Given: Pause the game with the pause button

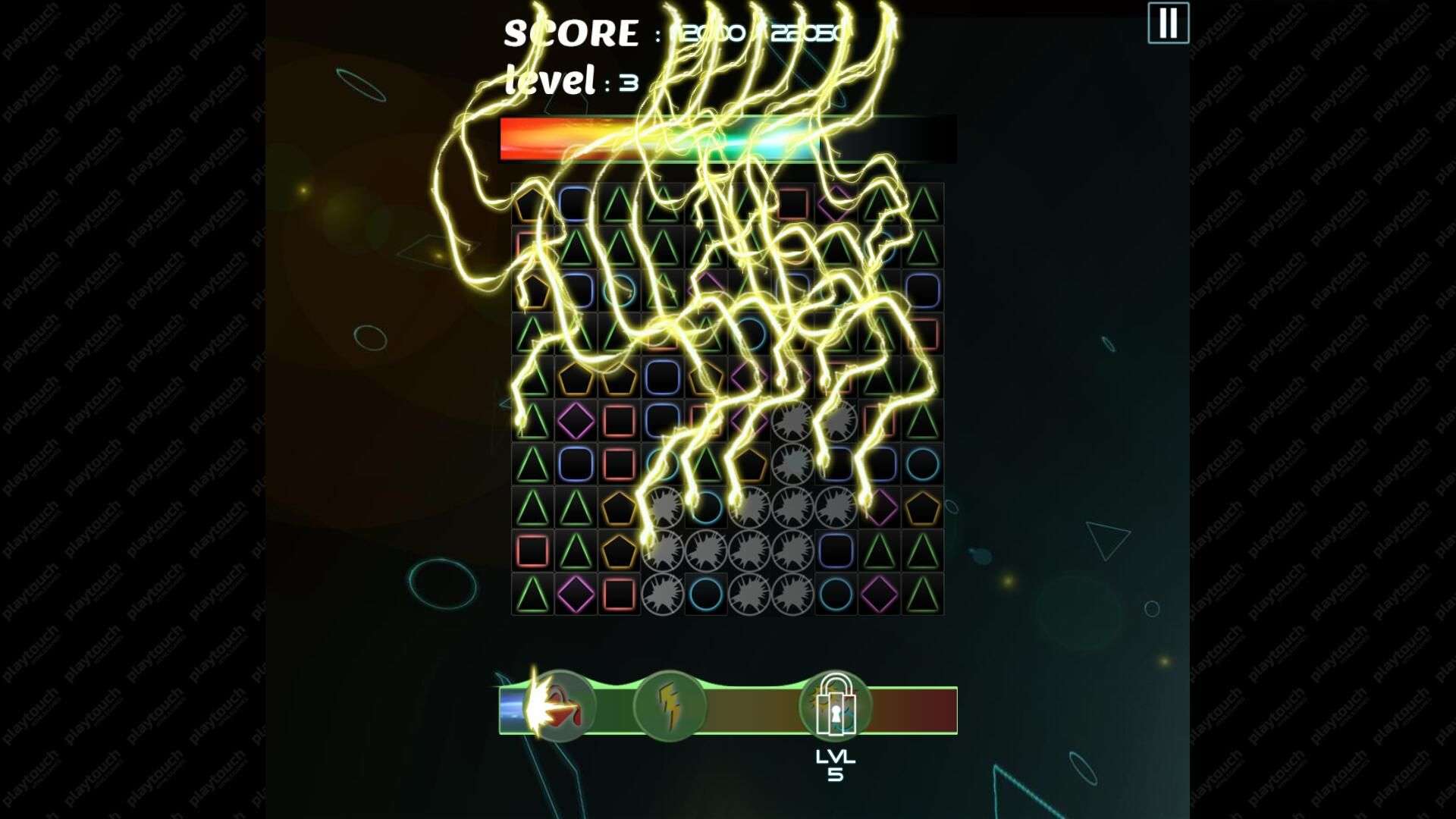Looking at the screenshot, I should (x=1168, y=24).
